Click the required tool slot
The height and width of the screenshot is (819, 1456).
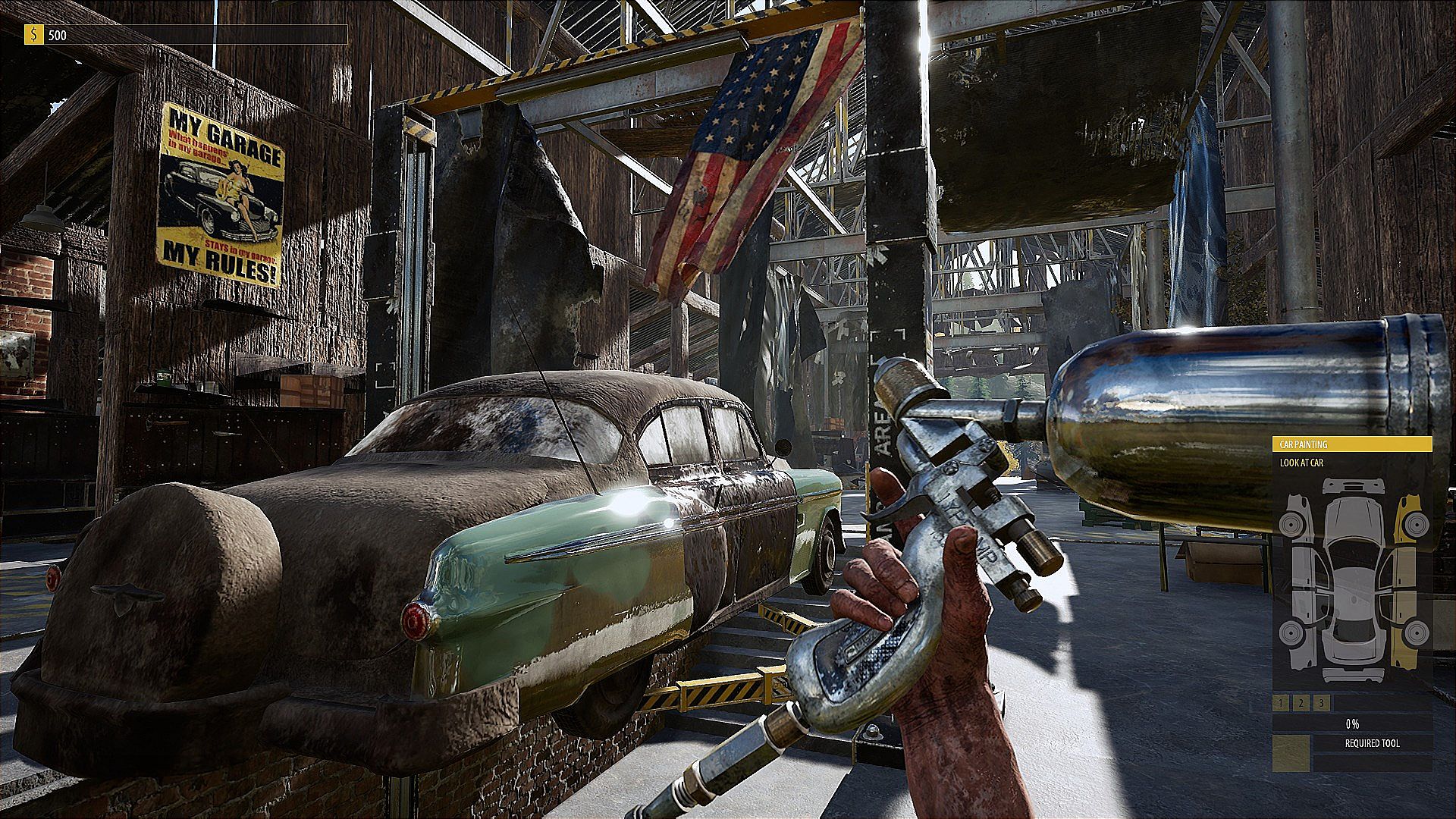[x=1290, y=754]
